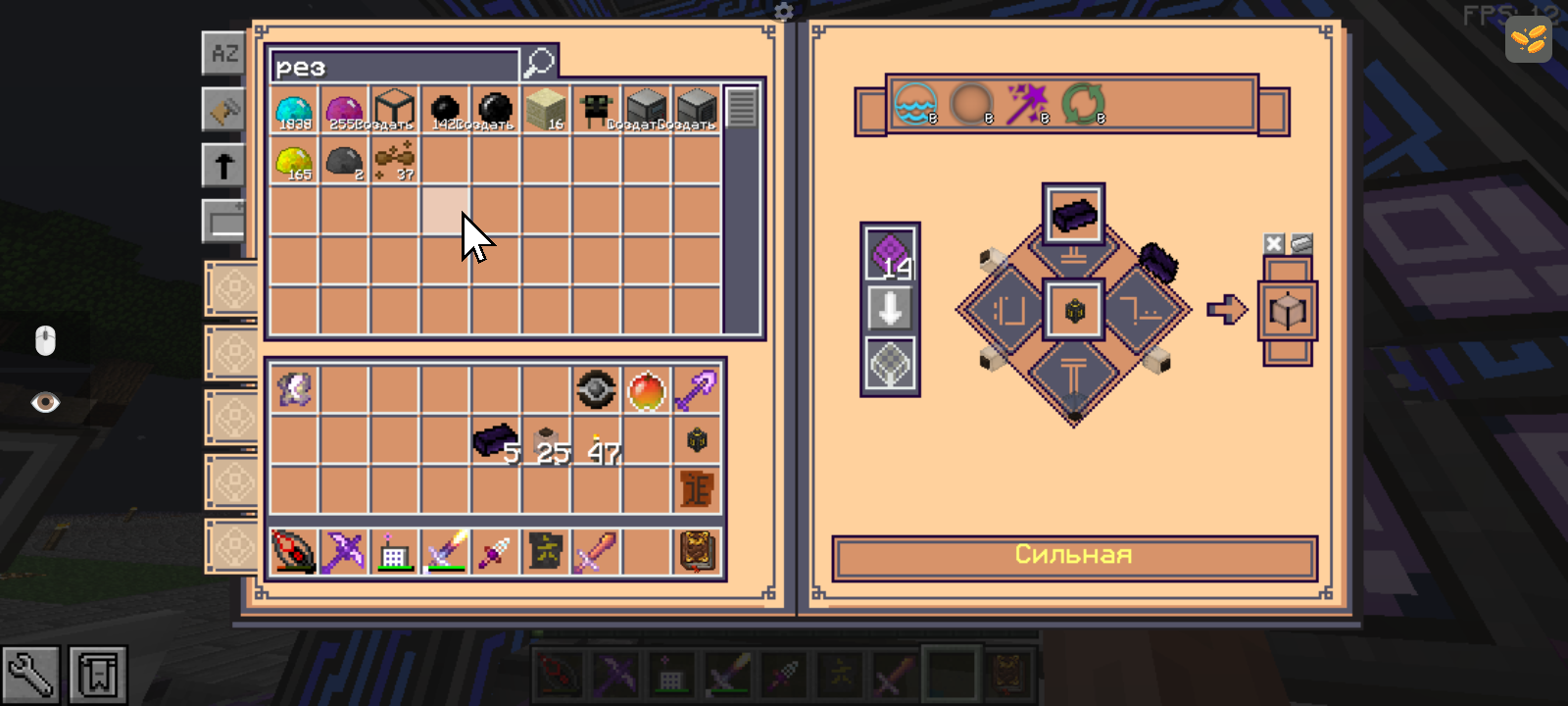1568x706 pixels.
Task: Click the white down arrow button
Action: point(890,309)
